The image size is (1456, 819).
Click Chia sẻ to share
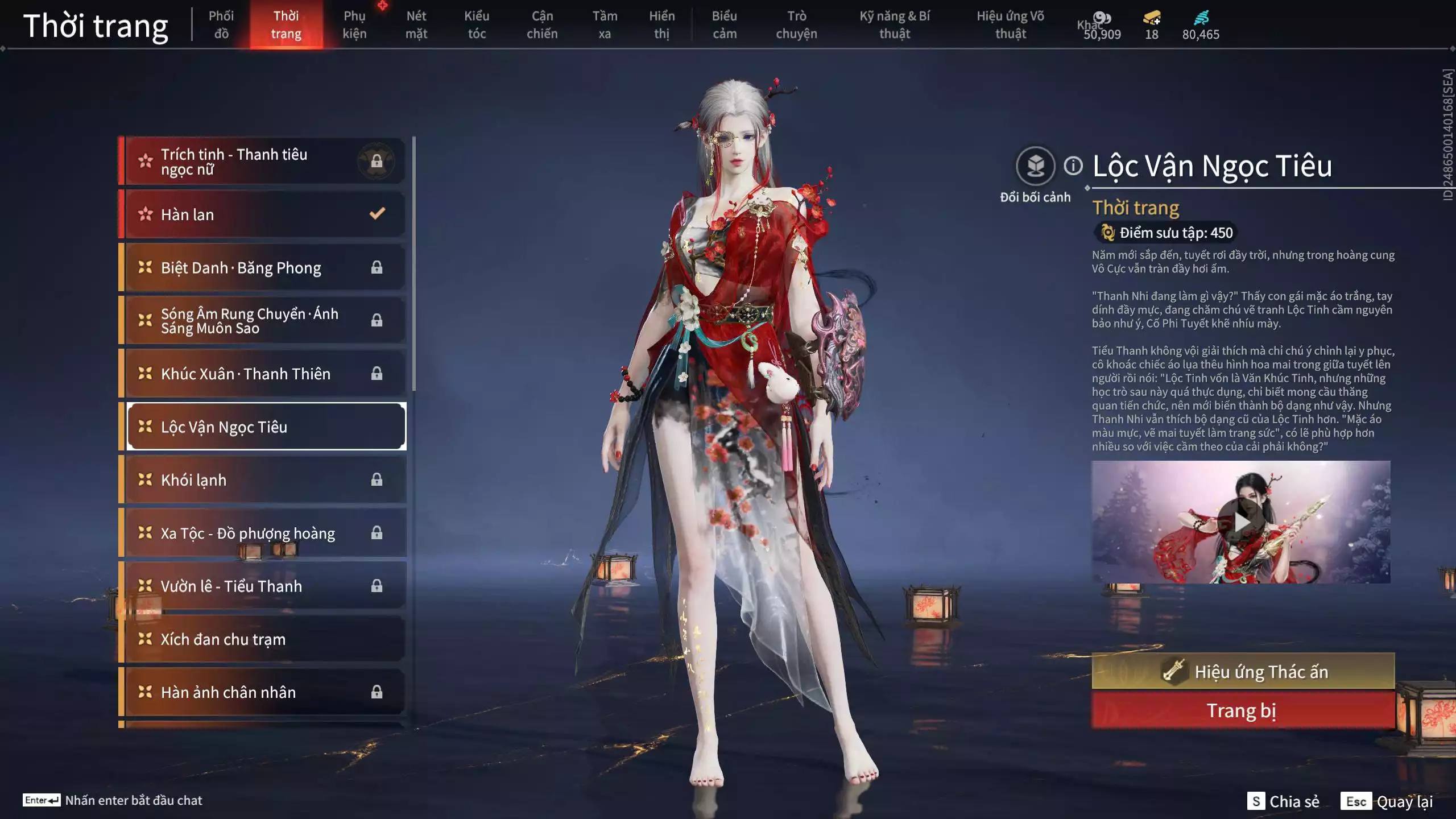tap(1283, 801)
